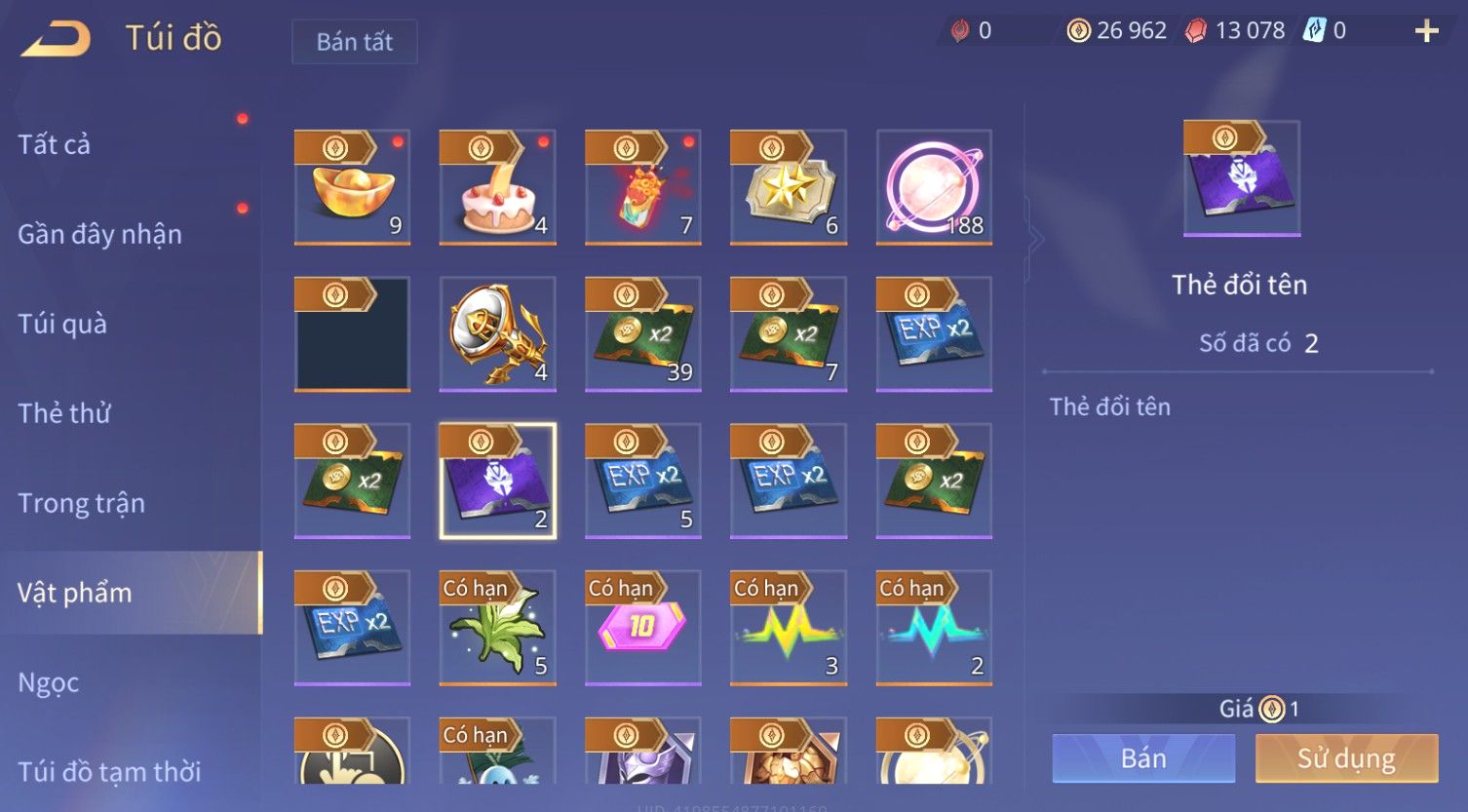Use the item with Sử dụng
The image size is (1468, 812).
(1346, 758)
